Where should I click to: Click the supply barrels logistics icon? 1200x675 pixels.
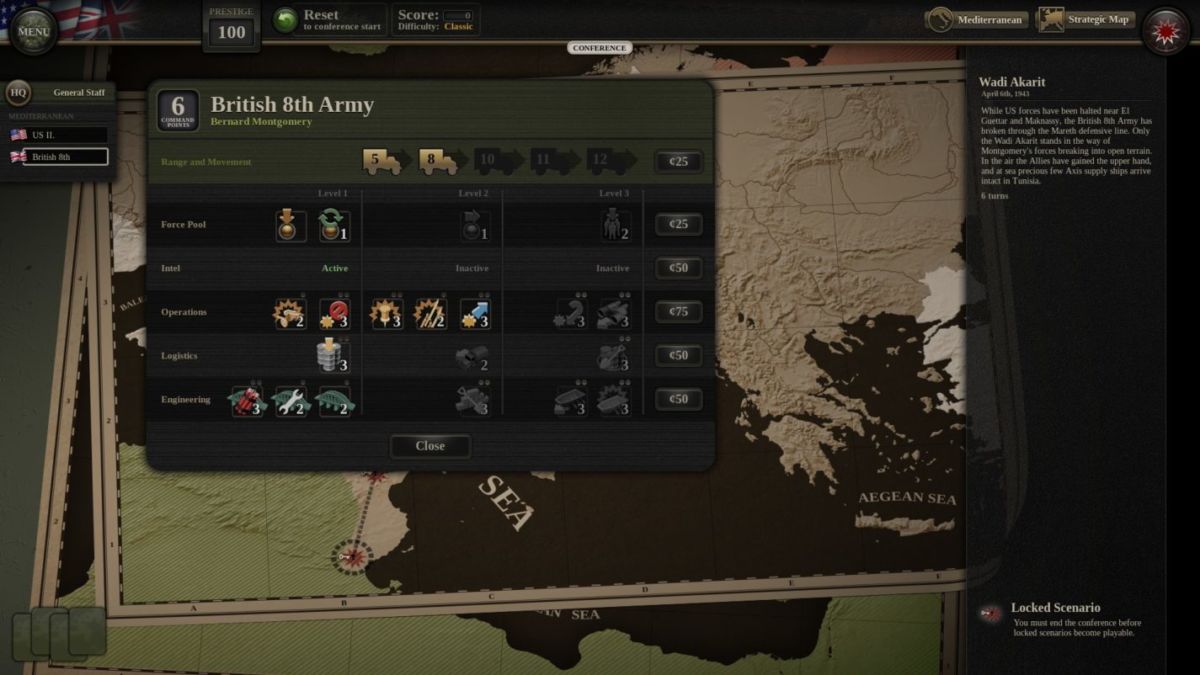[334, 356]
